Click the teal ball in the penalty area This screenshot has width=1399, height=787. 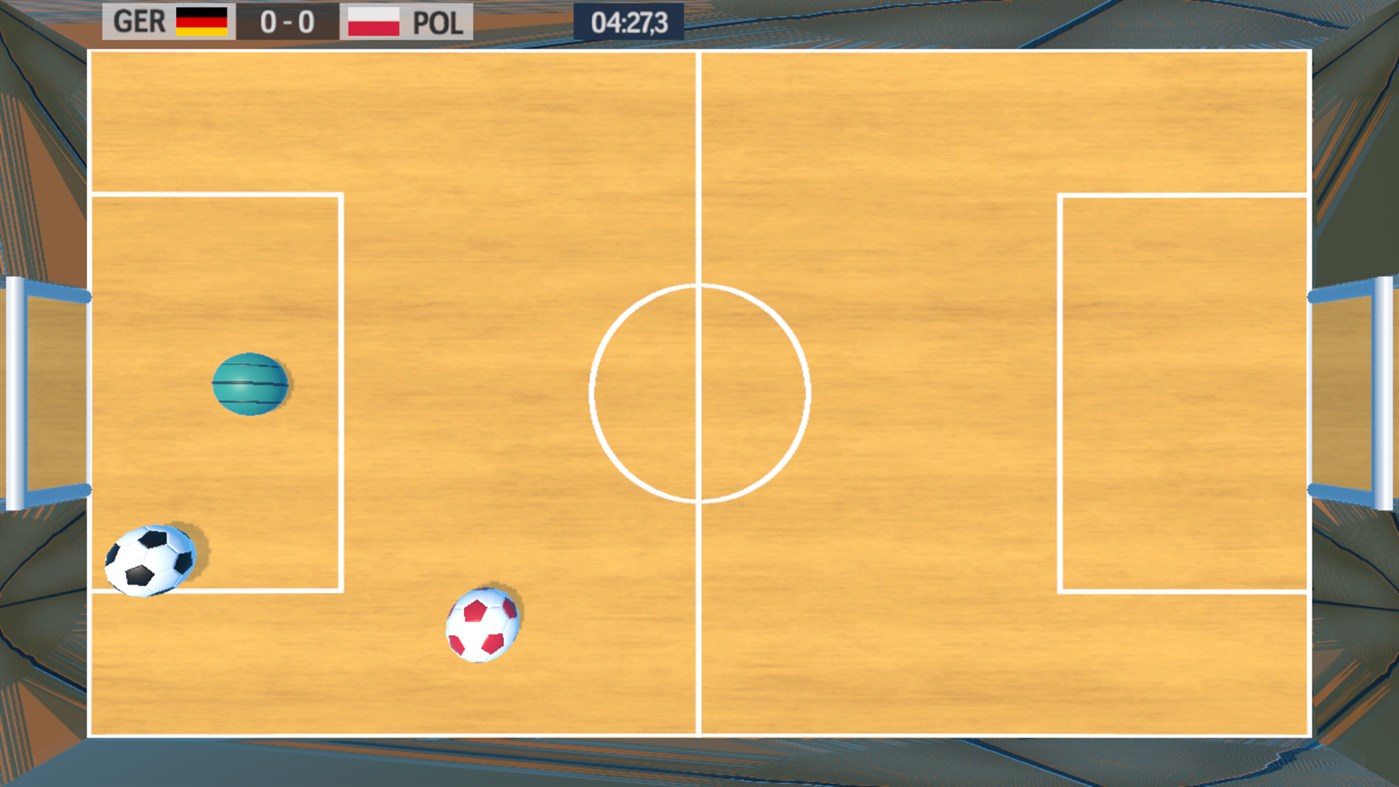(251, 385)
